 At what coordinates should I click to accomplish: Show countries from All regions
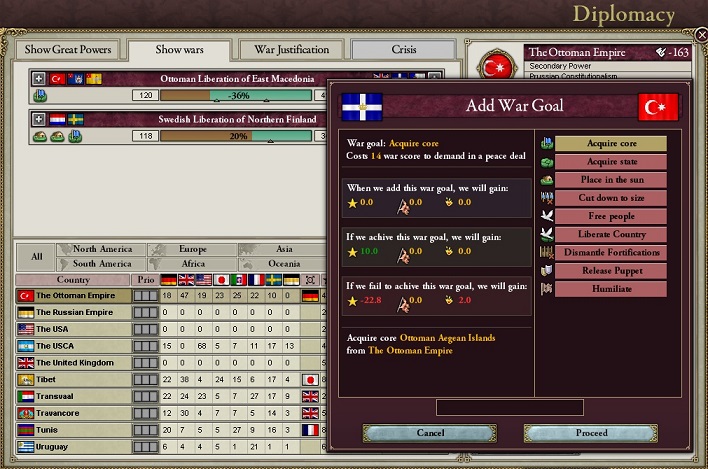tap(37, 256)
